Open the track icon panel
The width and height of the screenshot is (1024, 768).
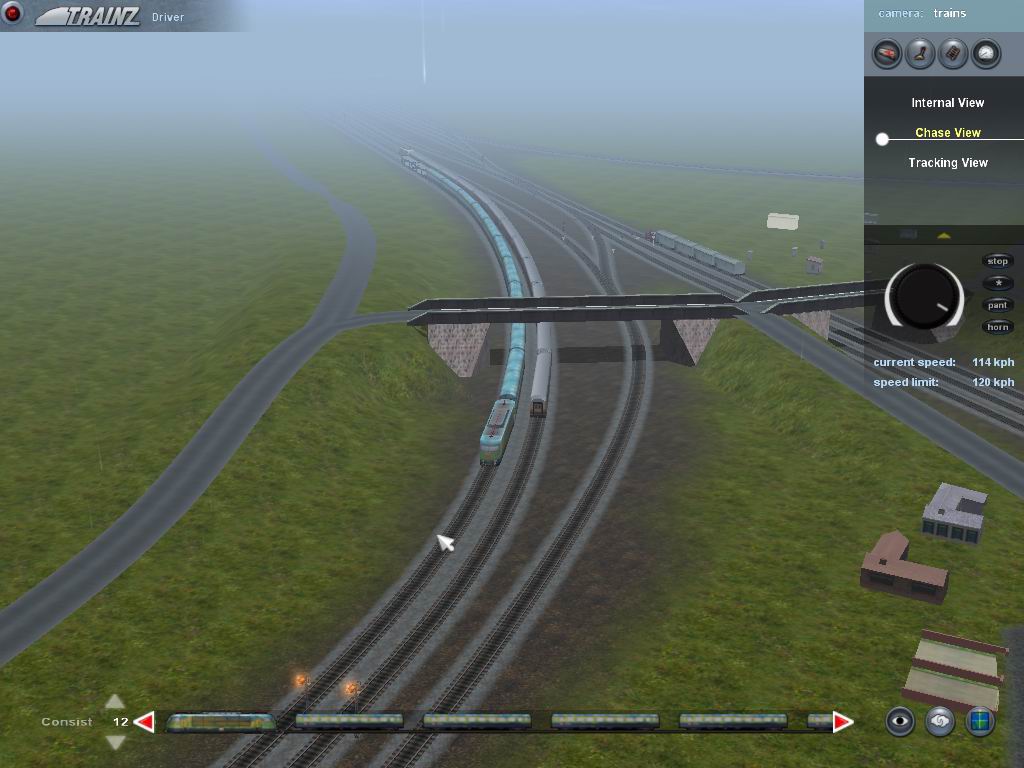[953, 53]
